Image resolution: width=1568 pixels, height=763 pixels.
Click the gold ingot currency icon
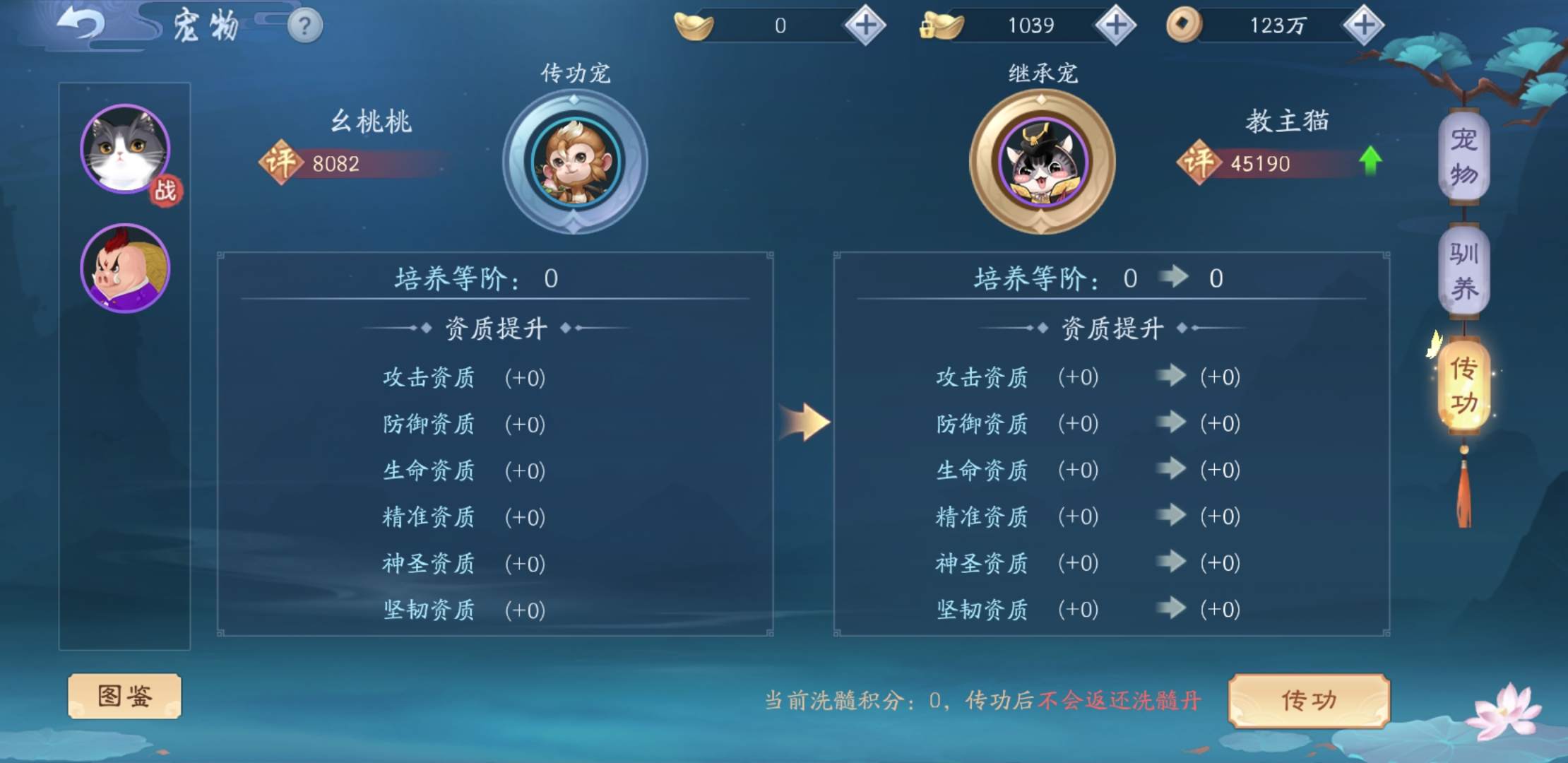[695, 25]
